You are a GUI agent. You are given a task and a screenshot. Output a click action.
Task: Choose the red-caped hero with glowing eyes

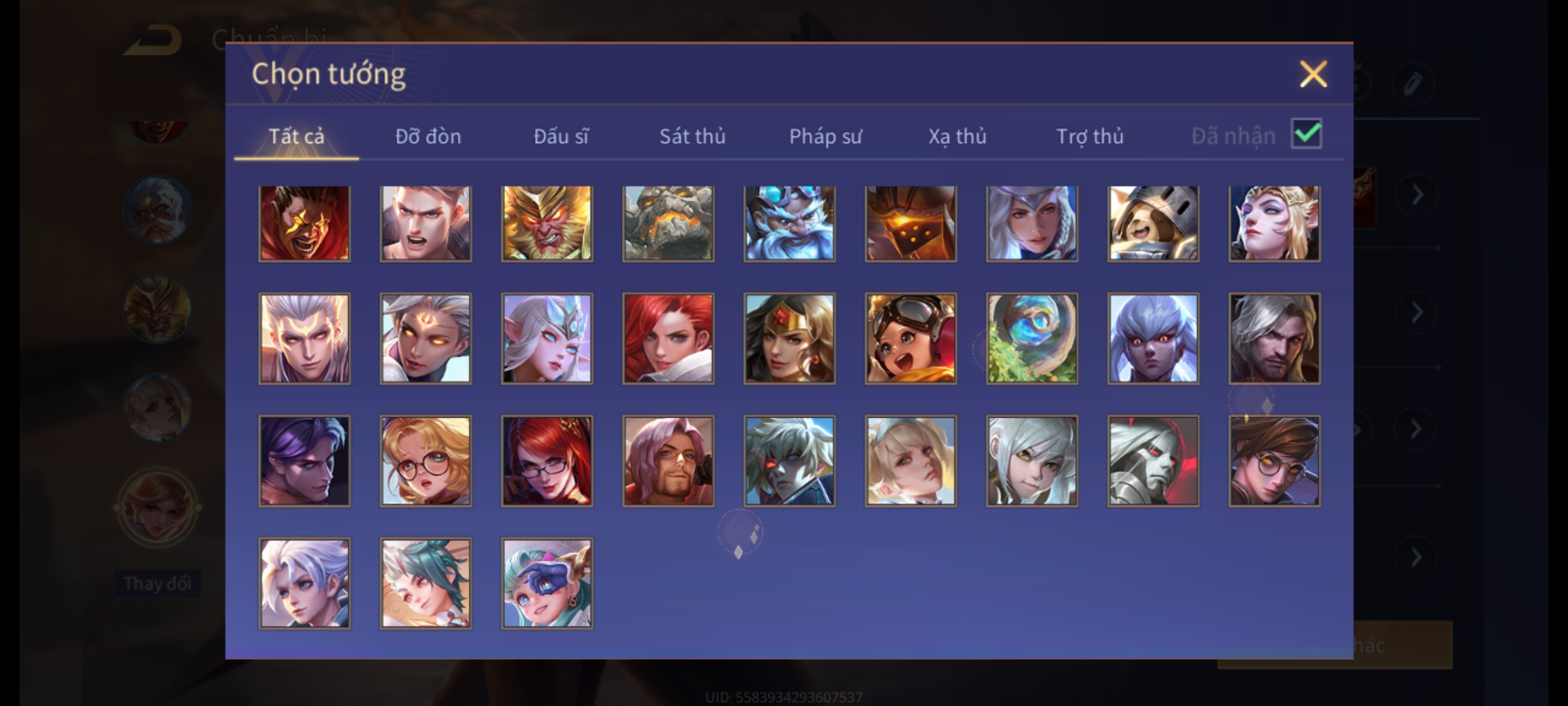304,224
